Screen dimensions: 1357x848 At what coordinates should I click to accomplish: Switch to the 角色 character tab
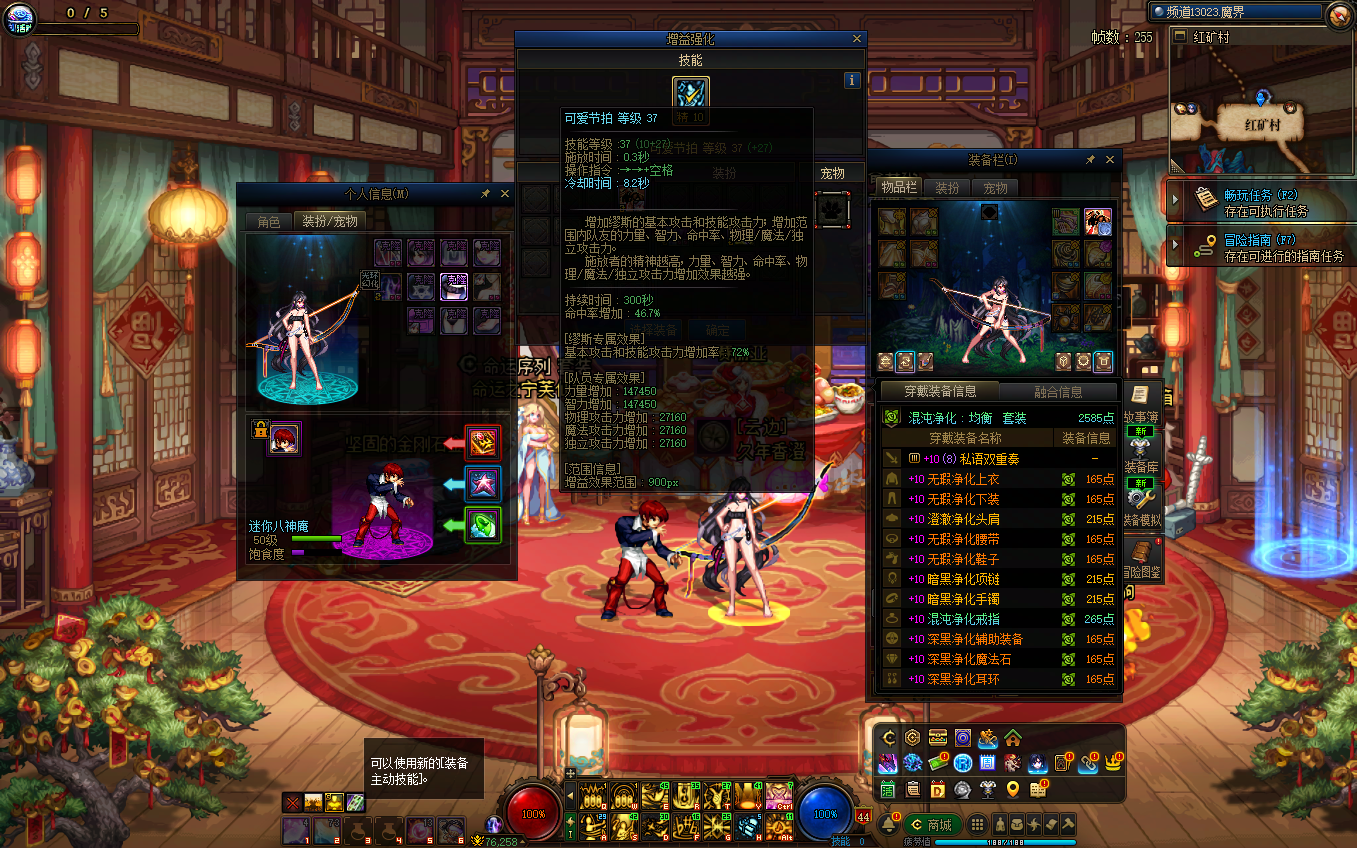pyautogui.click(x=269, y=222)
